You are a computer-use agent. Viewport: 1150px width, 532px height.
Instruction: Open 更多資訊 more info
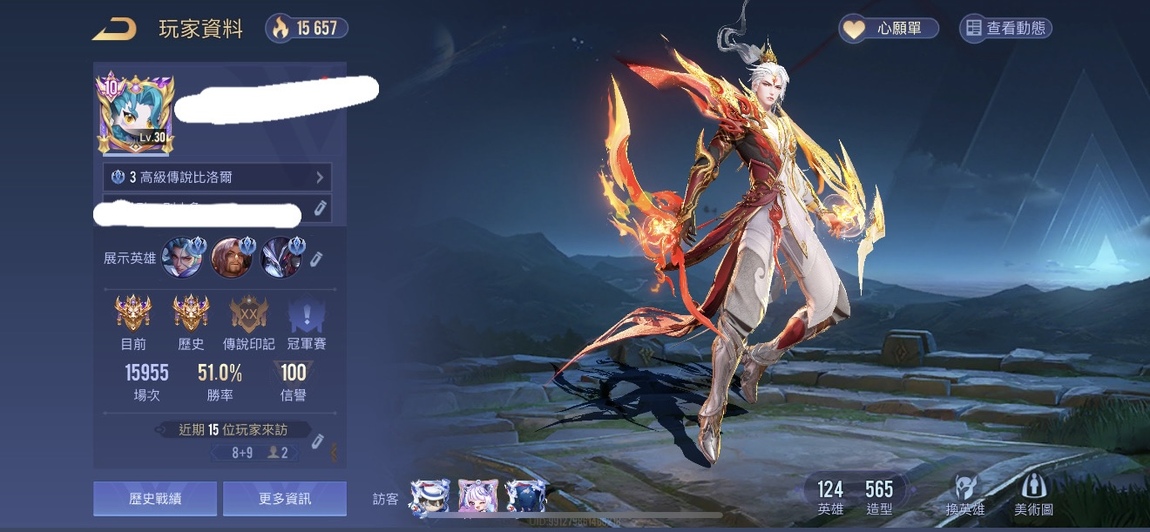[285, 498]
